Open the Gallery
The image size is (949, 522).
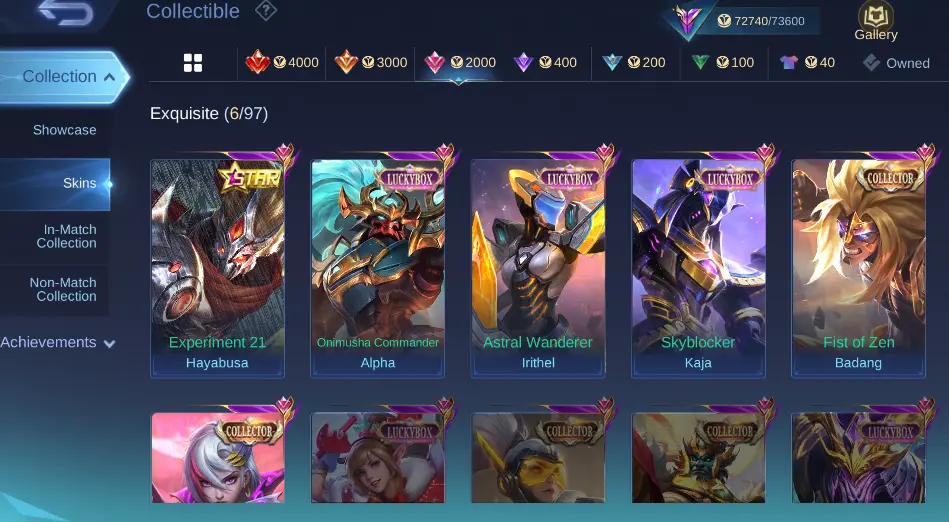[875, 22]
